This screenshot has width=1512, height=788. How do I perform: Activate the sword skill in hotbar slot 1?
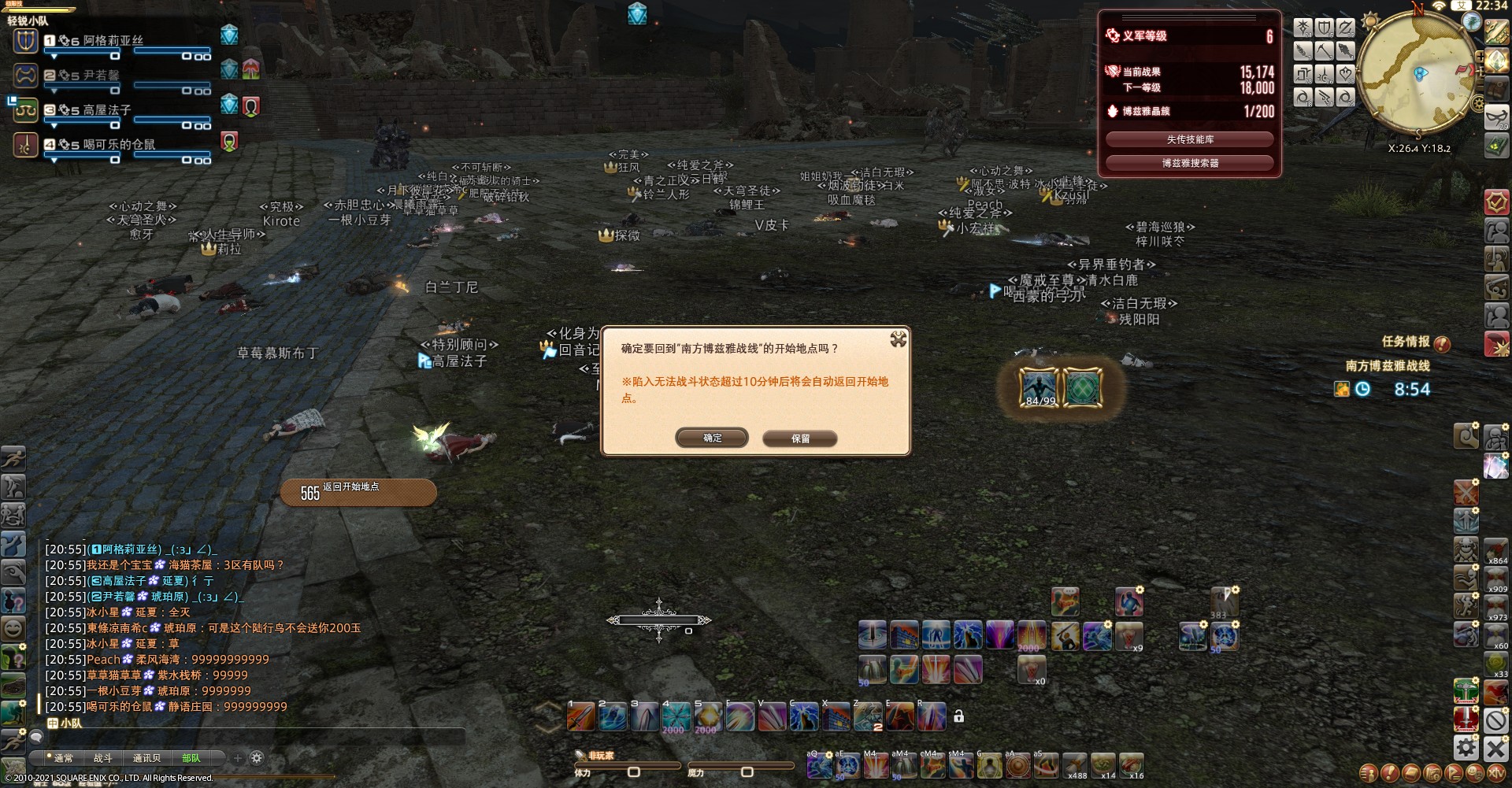(x=581, y=716)
